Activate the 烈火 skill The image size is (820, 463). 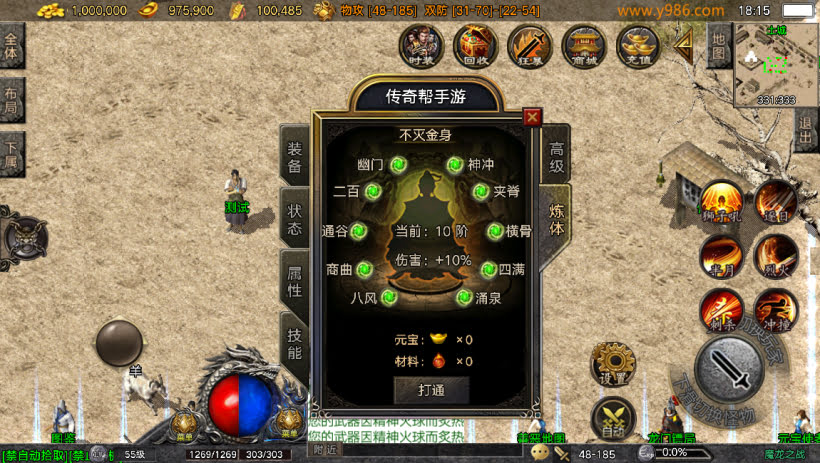[x=775, y=254]
